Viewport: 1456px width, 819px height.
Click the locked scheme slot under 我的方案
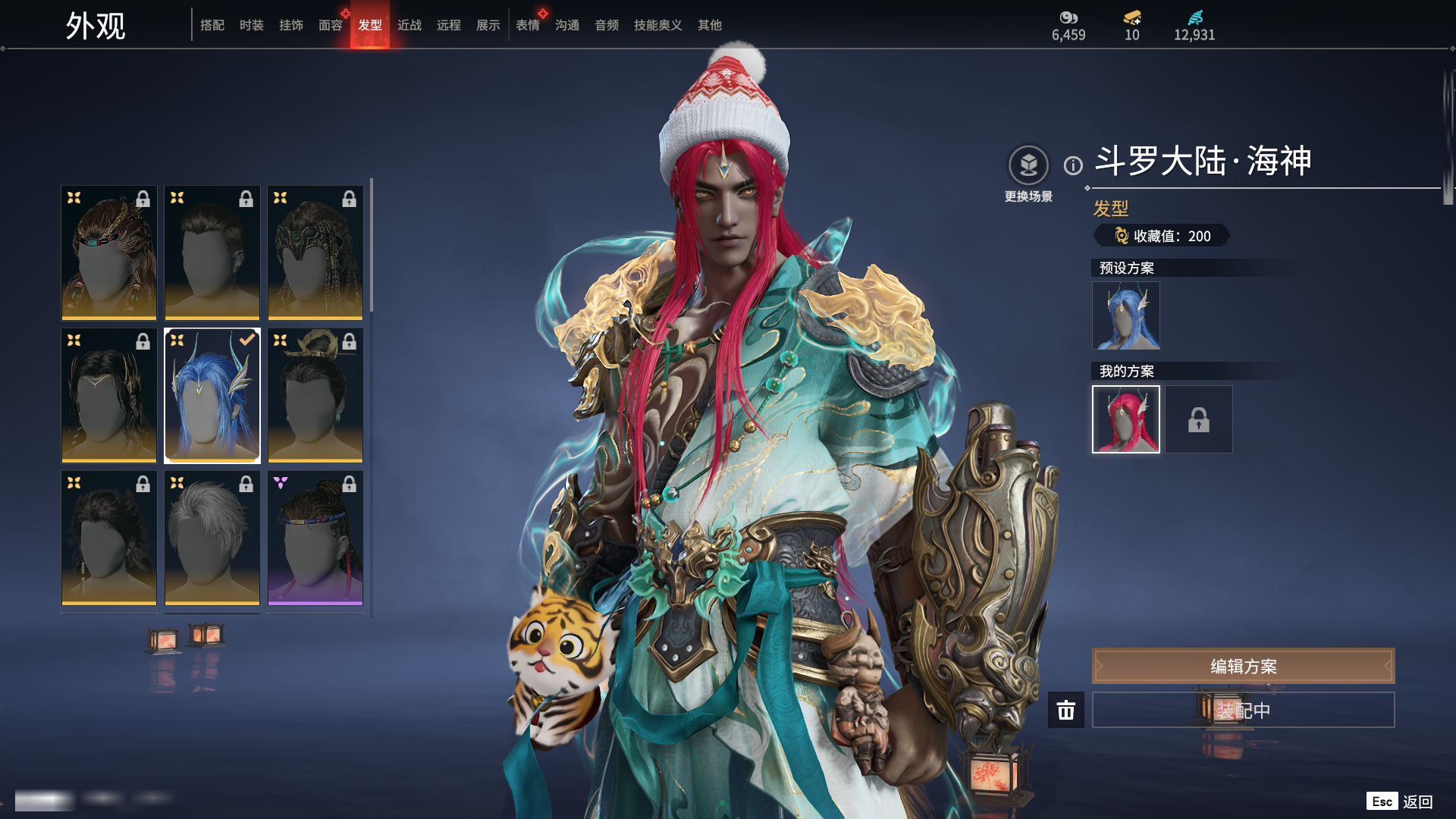(x=1198, y=419)
